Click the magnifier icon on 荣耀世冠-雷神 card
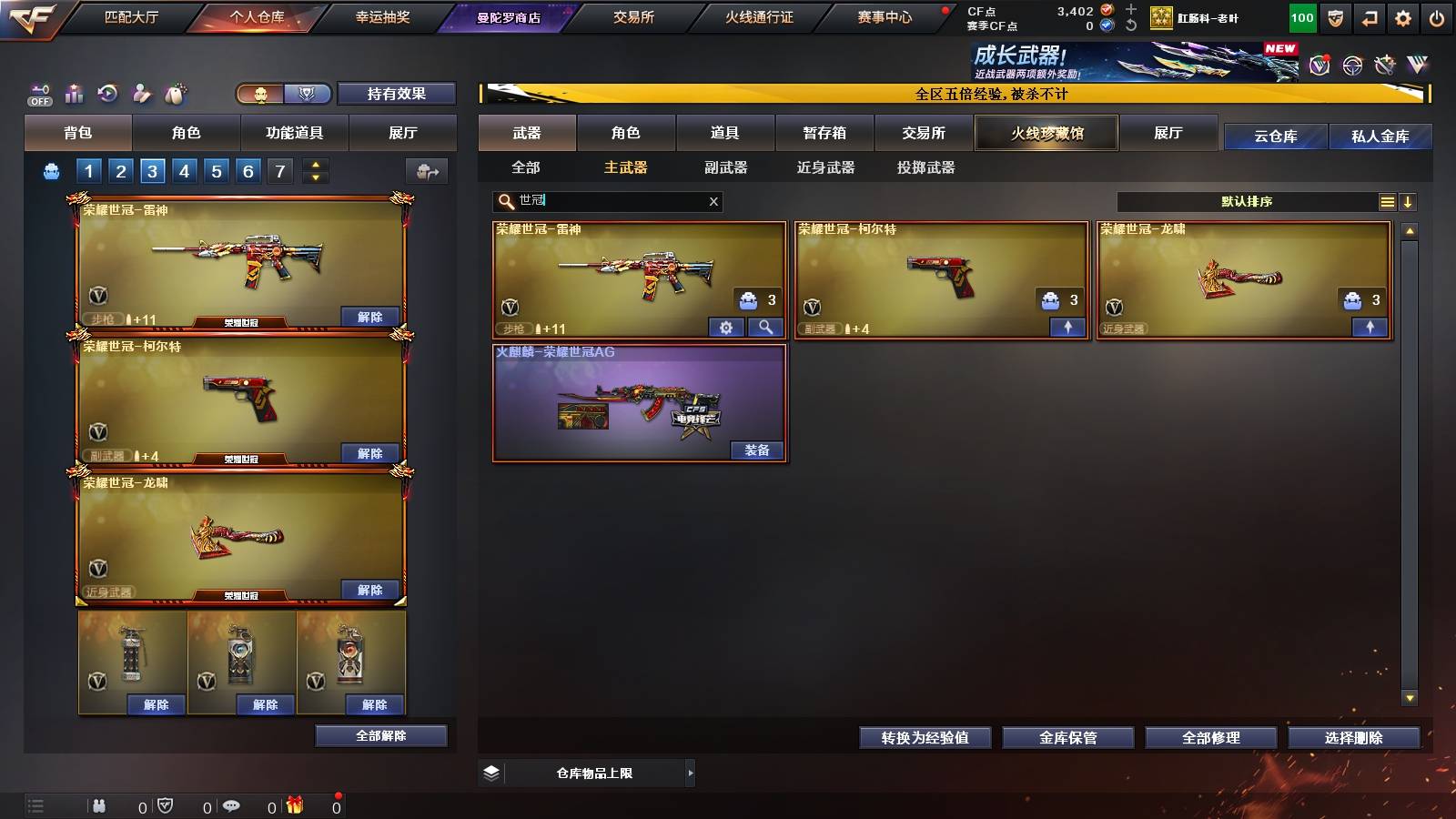 click(x=764, y=327)
